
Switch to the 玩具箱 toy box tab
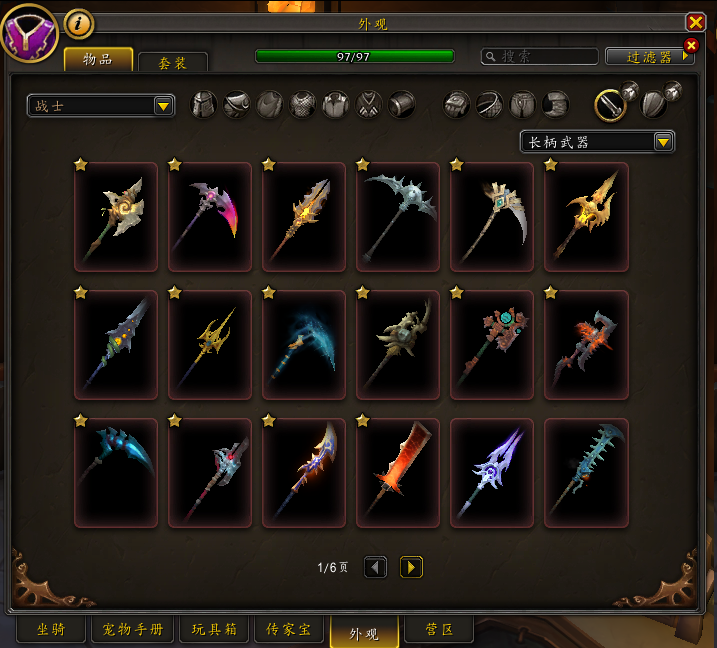pos(214,630)
